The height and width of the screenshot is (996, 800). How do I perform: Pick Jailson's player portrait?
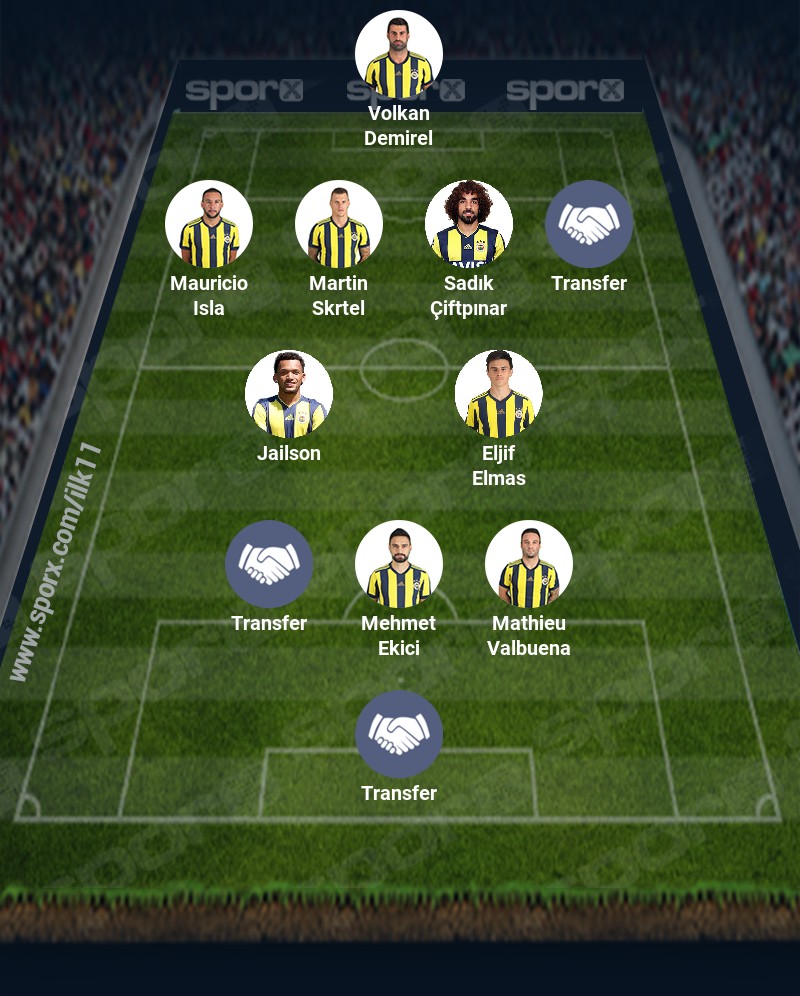pyautogui.click(x=289, y=395)
